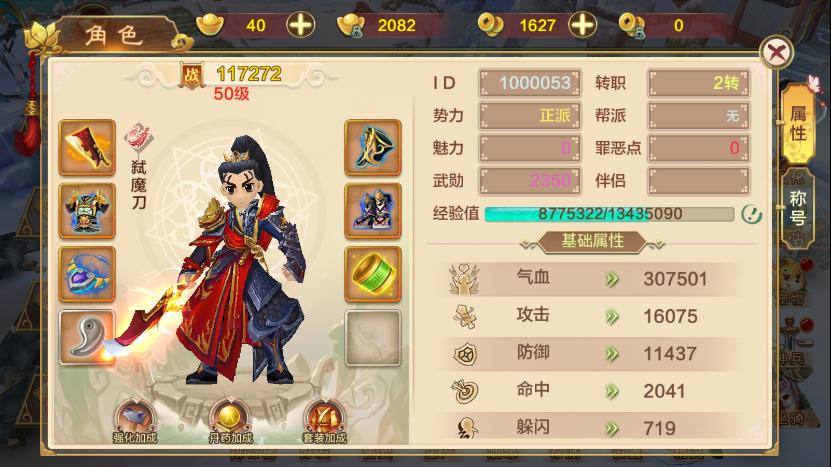The width and height of the screenshot is (831, 467).
Task: Click the 弑魔刀 weapon emblem icon
Action: click(x=138, y=137)
